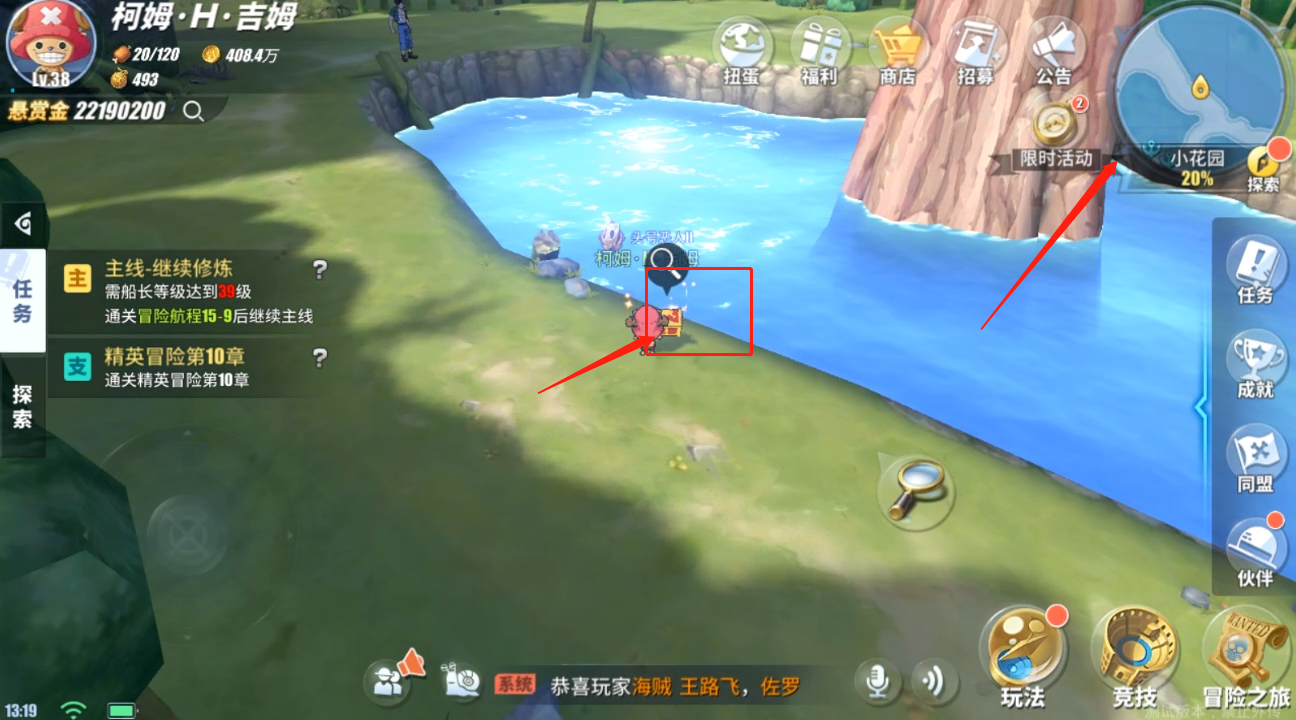Switch to the left-side 探索 tab
Viewport: 1296px width, 720px height.
click(22, 407)
